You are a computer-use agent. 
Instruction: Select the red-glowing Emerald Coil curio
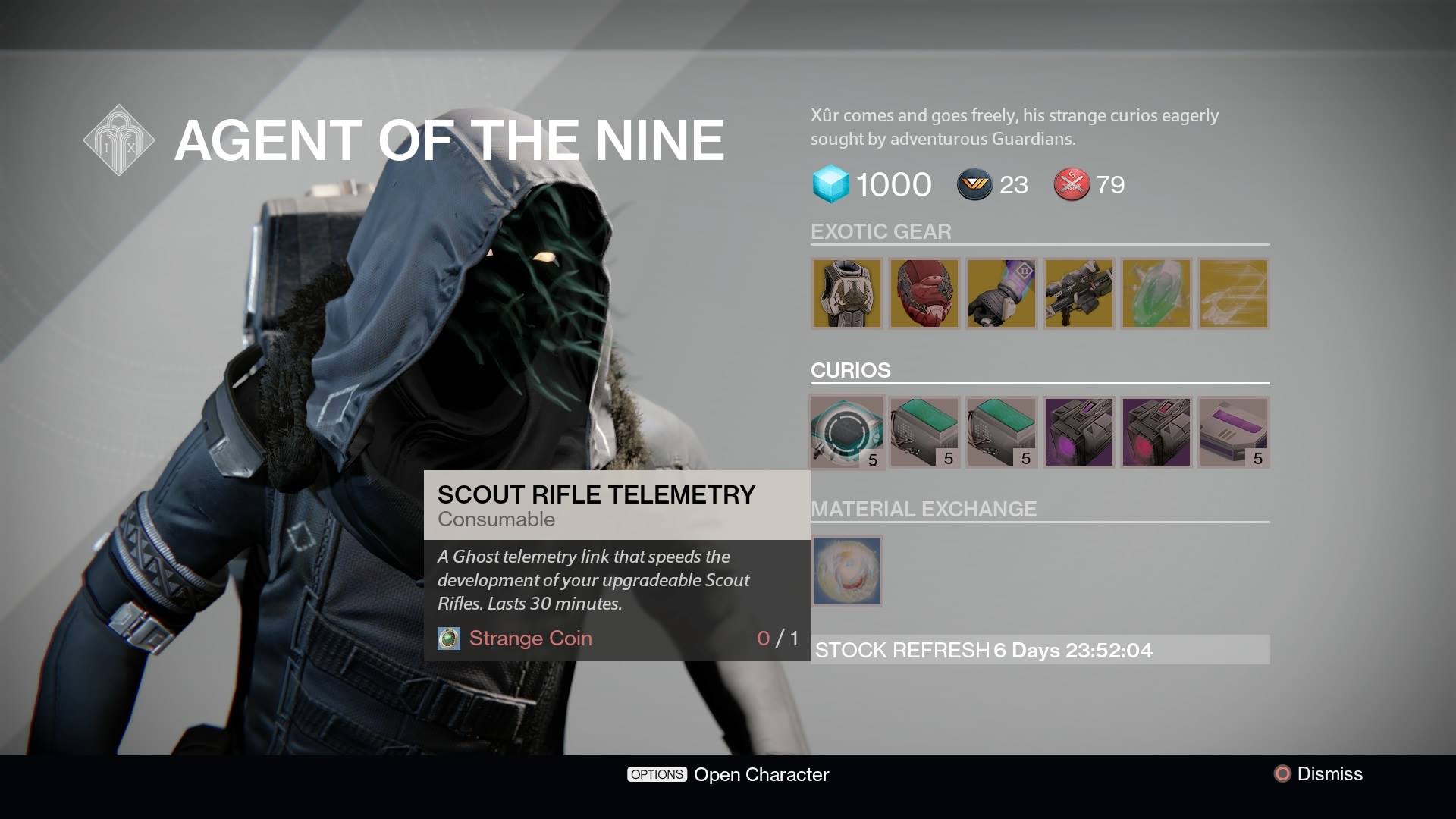click(x=1156, y=432)
